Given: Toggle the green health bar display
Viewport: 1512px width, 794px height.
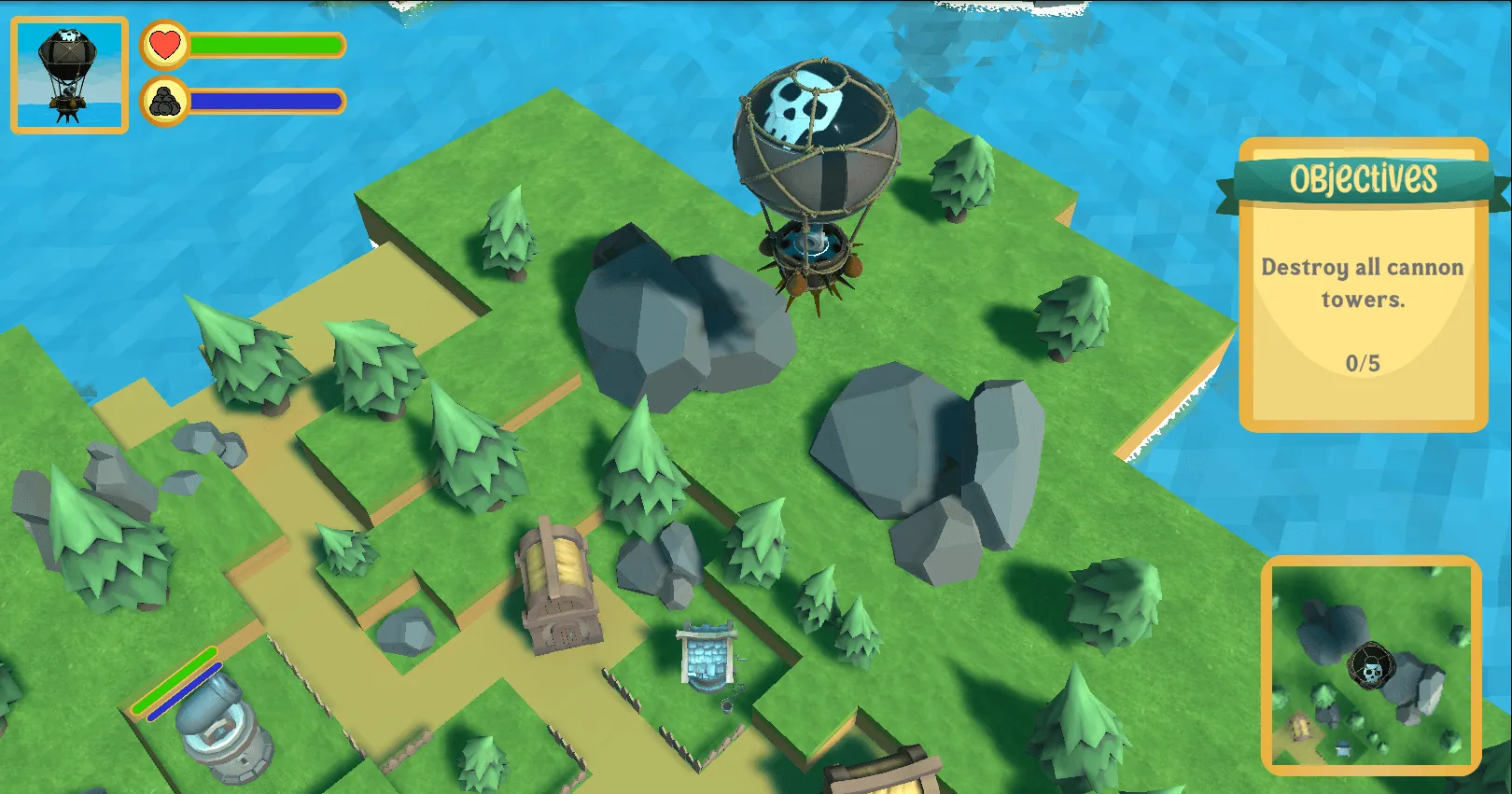Looking at the screenshot, I should click(x=263, y=43).
